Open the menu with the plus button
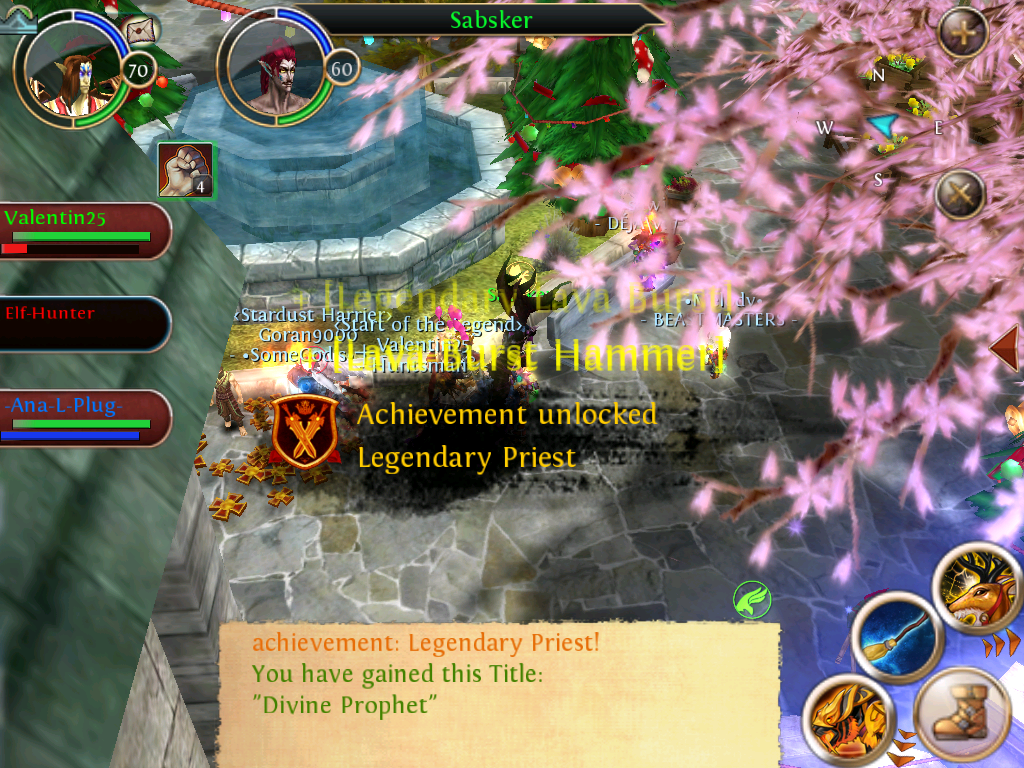Screen dimensions: 1024x768 tap(963, 32)
